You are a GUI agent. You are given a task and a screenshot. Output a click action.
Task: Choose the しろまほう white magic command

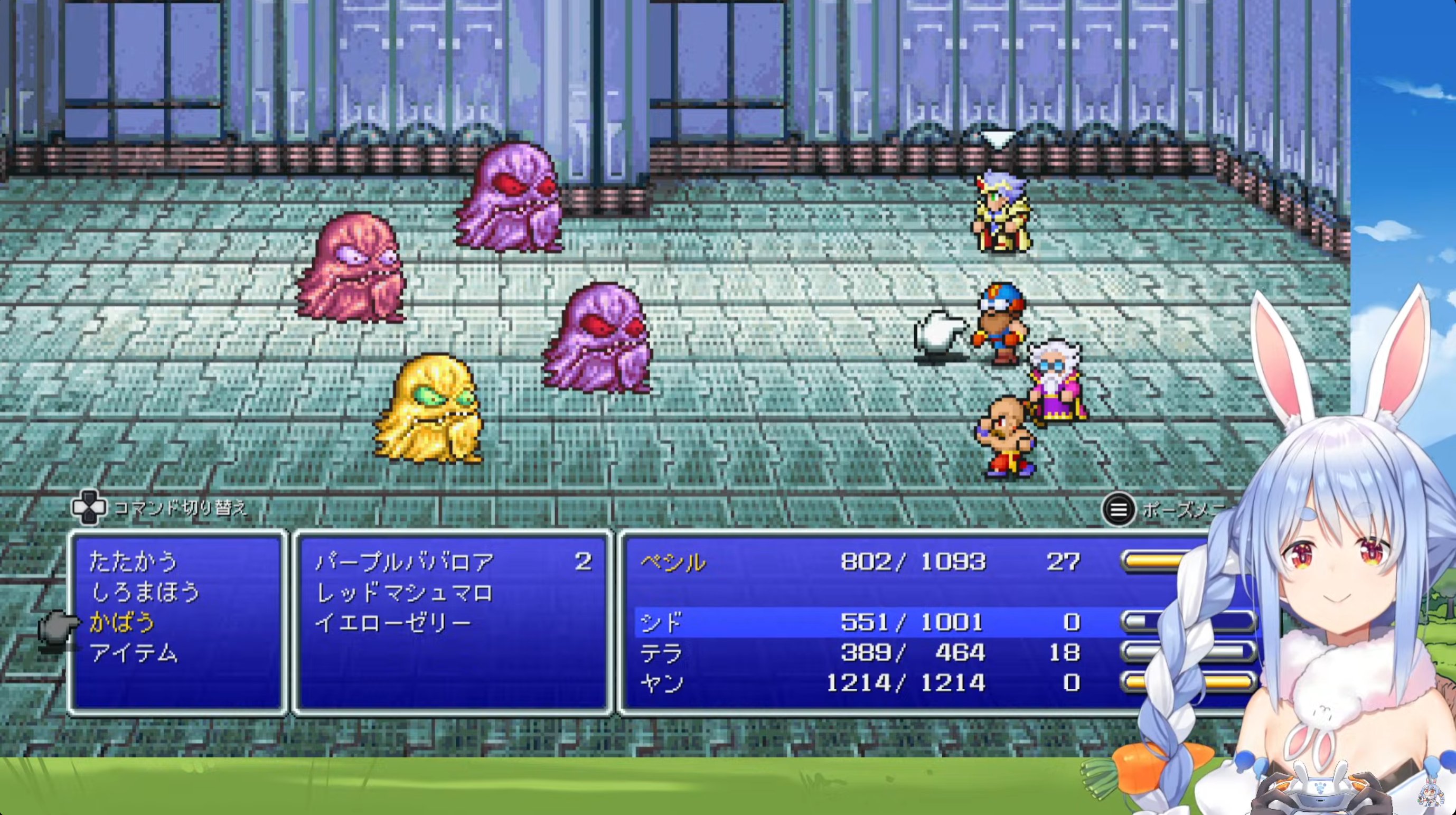(x=145, y=592)
